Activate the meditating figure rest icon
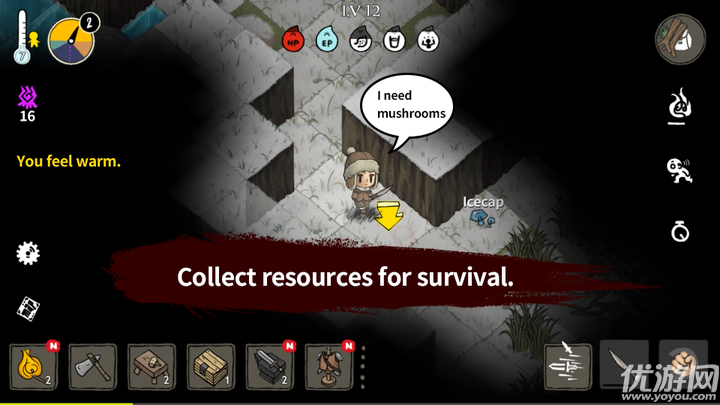The image size is (720, 405). (680, 105)
